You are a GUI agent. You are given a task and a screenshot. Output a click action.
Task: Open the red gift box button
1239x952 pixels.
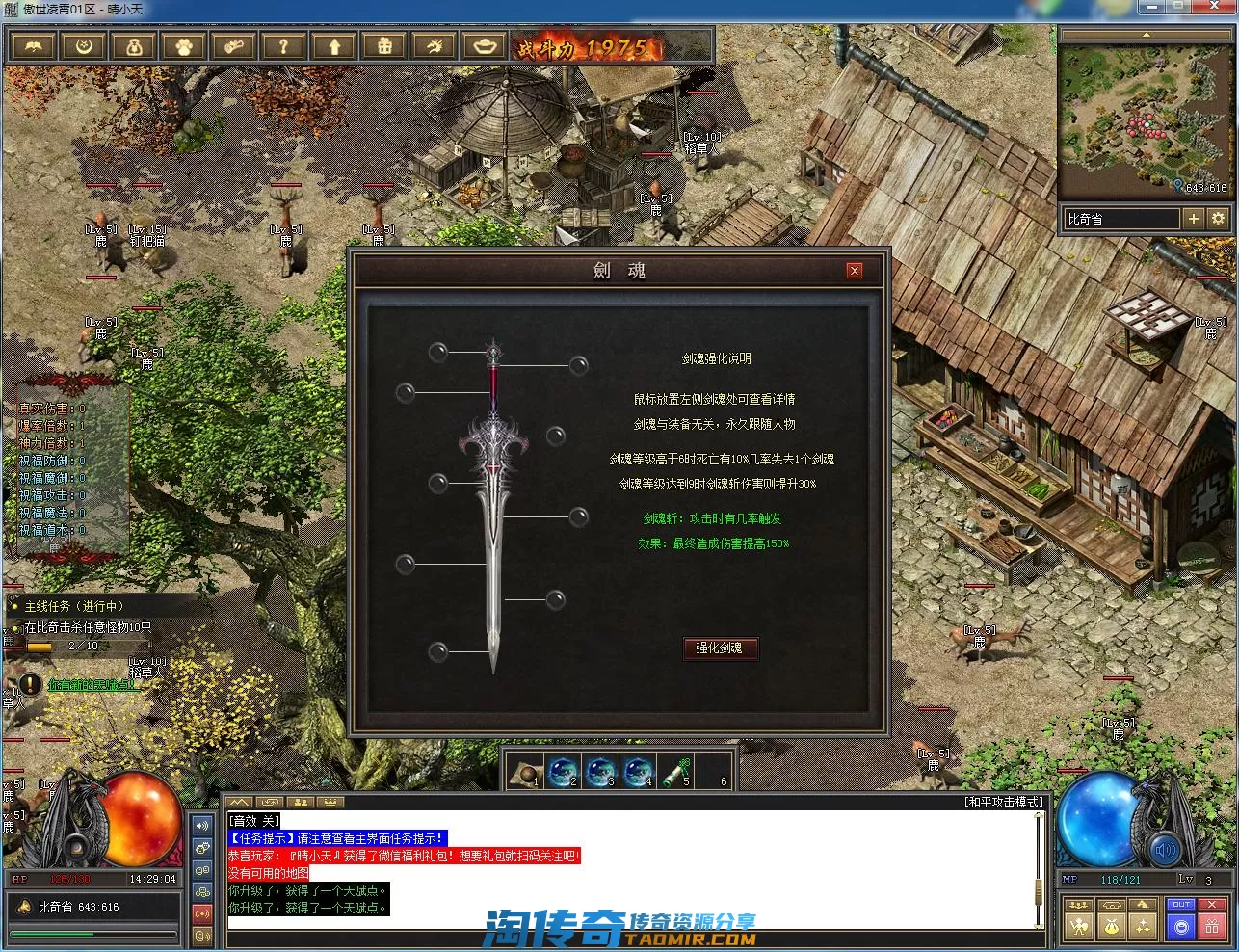(x=1213, y=927)
